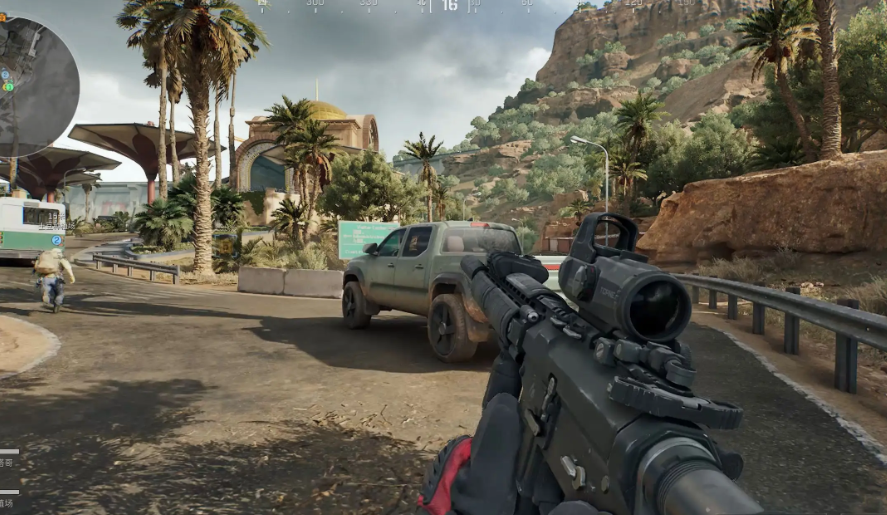
Task: Select the green squad marker on minimap
Action: (x=8, y=86)
